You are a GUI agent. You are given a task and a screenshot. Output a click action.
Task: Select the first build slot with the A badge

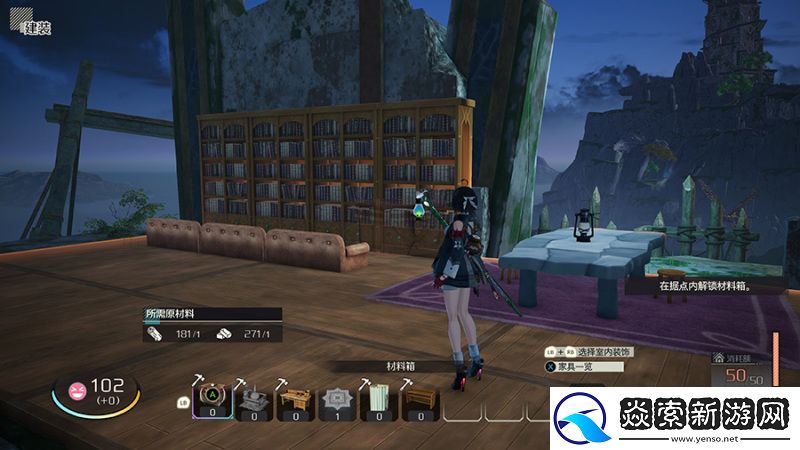pos(214,400)
